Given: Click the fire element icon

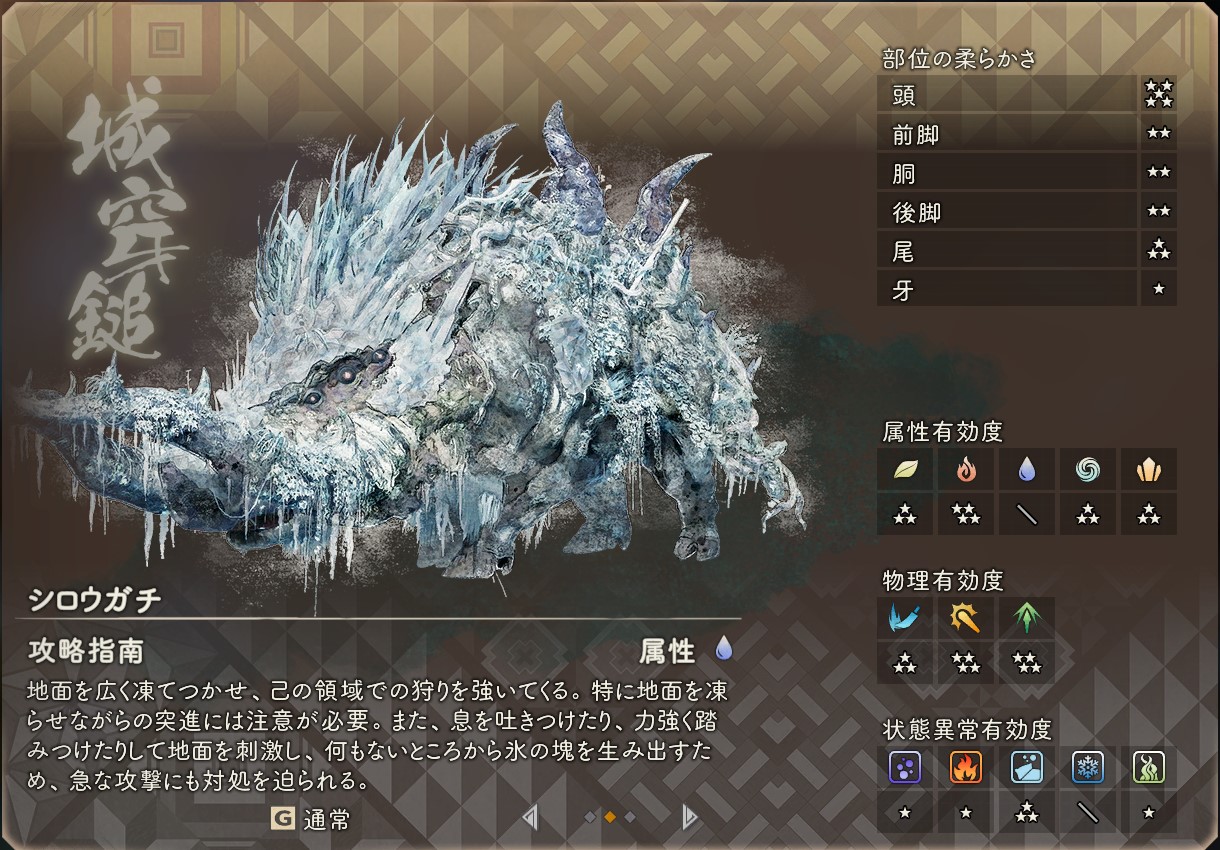Looking at the screenshot, I should tap(966, 469).
